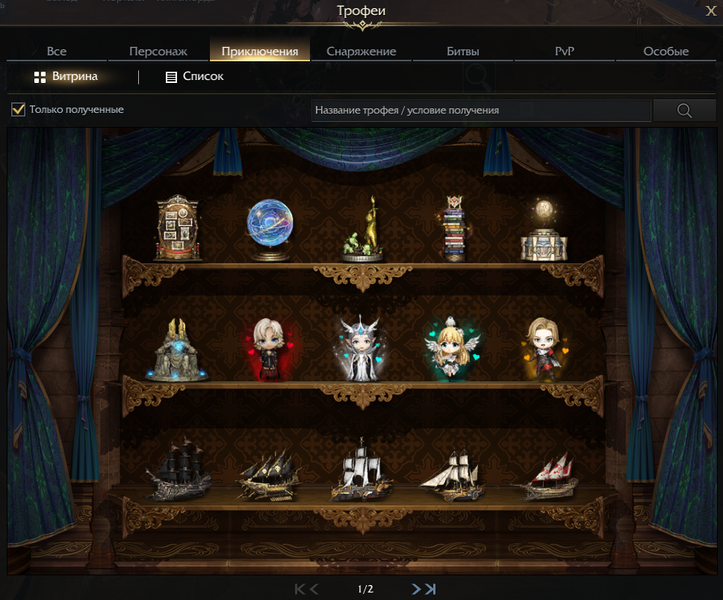Select the black-sailed ship trophy
The height and width of the screenshot is (600, 723).
click(x=178, y=473)
